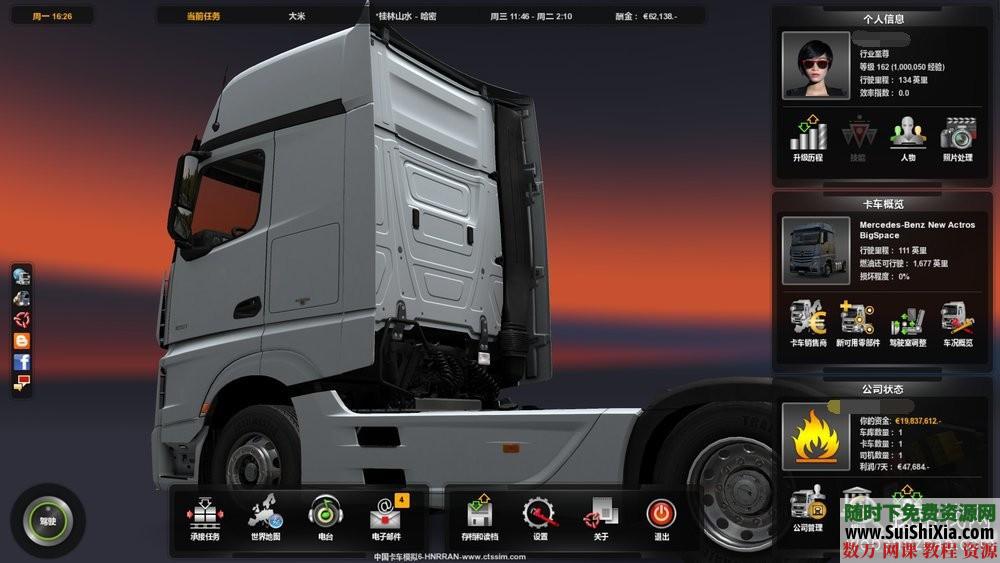Open 照片处理 photo manager
Viewport: 1000px width, 563px height.
coord(957,138)
